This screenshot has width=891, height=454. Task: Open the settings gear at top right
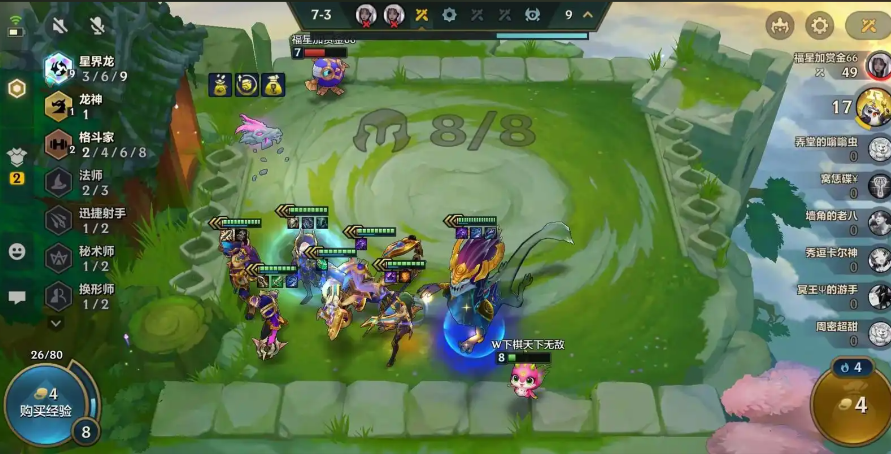[x=820, y=26]
